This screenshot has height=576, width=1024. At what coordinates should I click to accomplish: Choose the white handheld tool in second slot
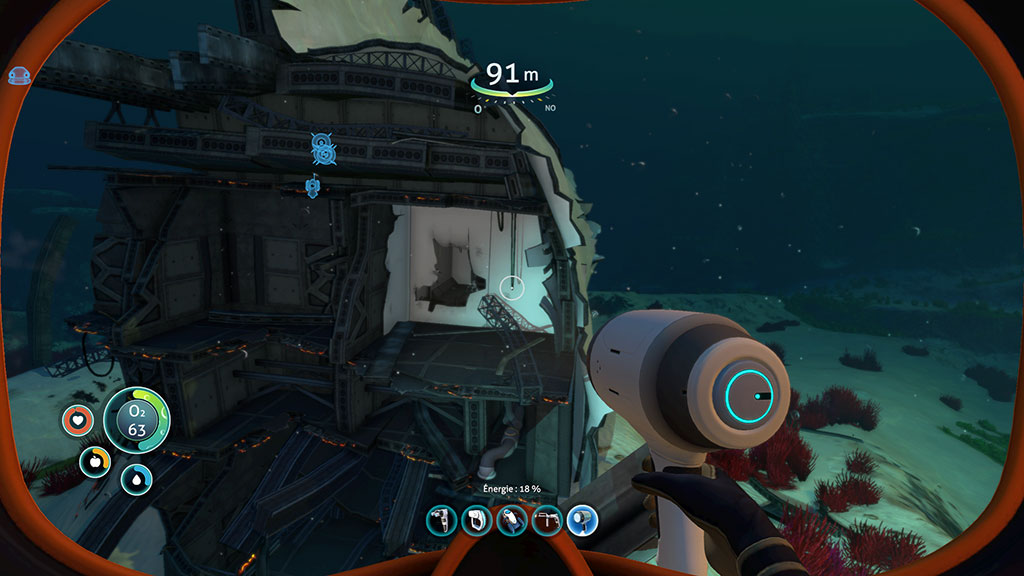pos(476,520)
